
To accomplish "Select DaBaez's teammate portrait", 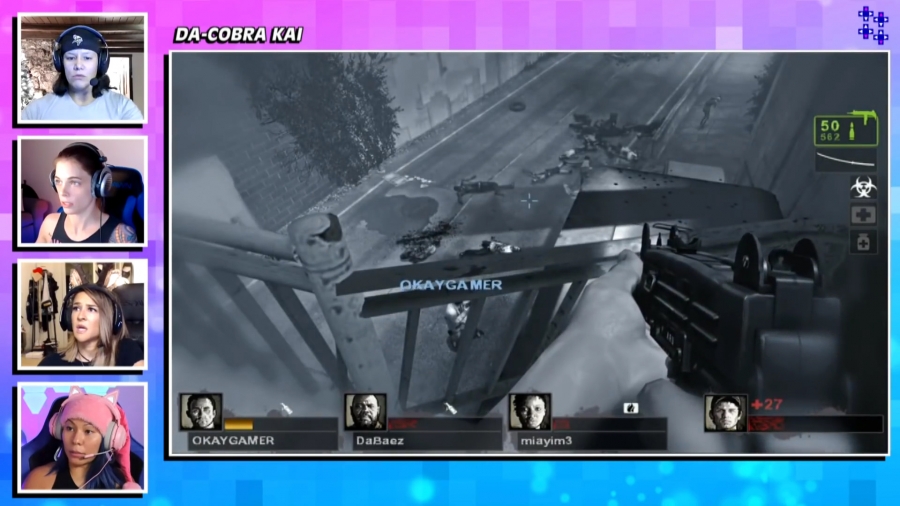I will (x=365, y=412).
